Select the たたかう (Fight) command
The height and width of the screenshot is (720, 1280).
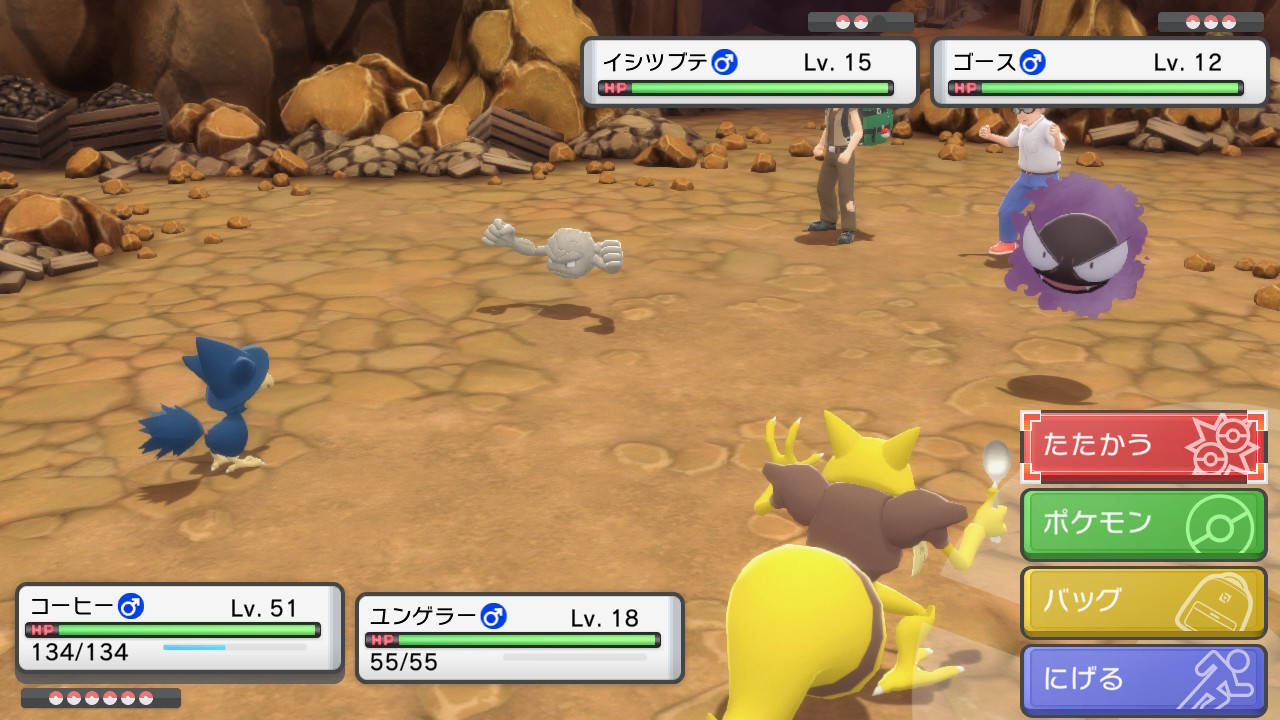1143,446
